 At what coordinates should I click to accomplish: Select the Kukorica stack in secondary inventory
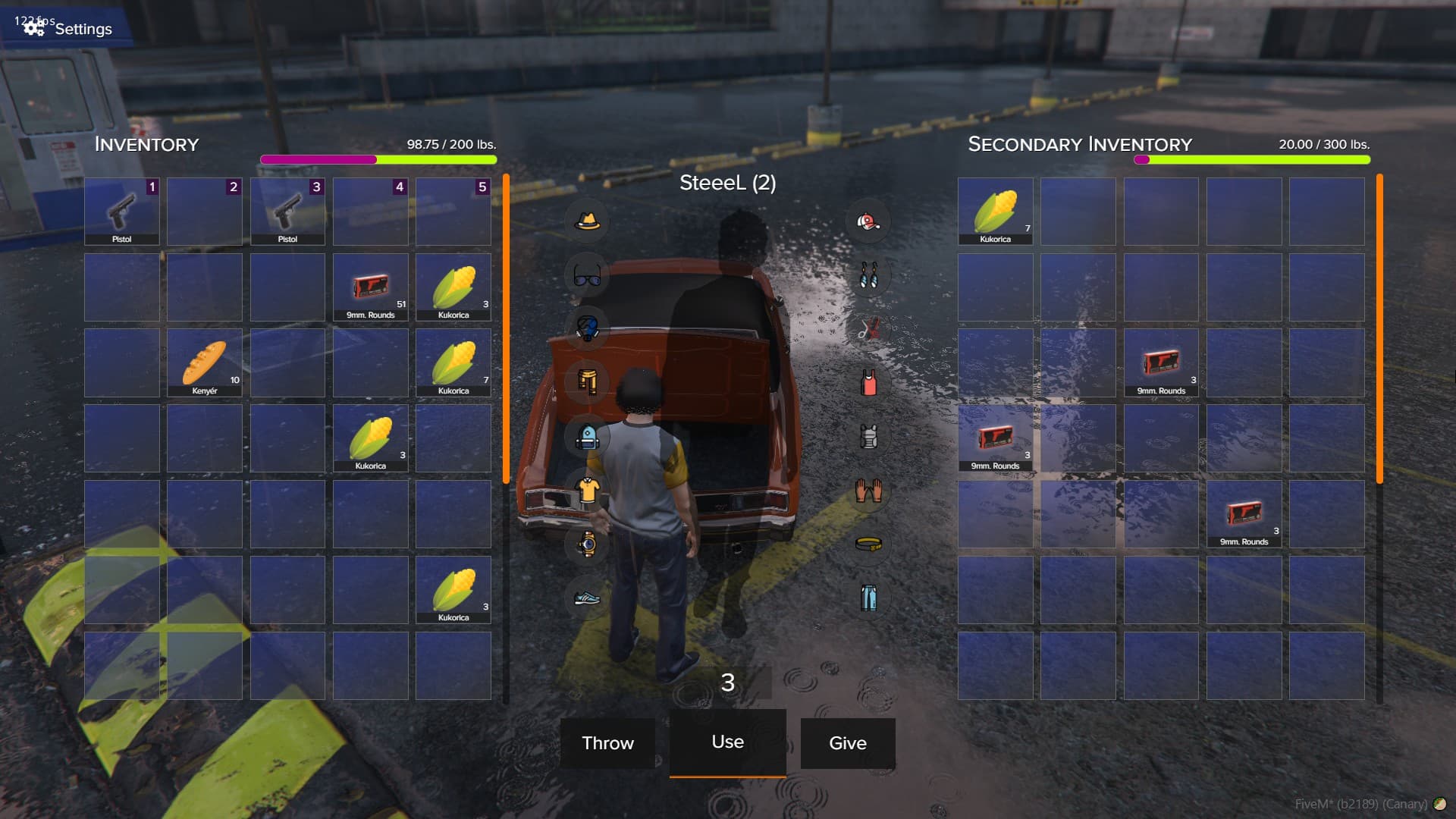tap(994, 211)
